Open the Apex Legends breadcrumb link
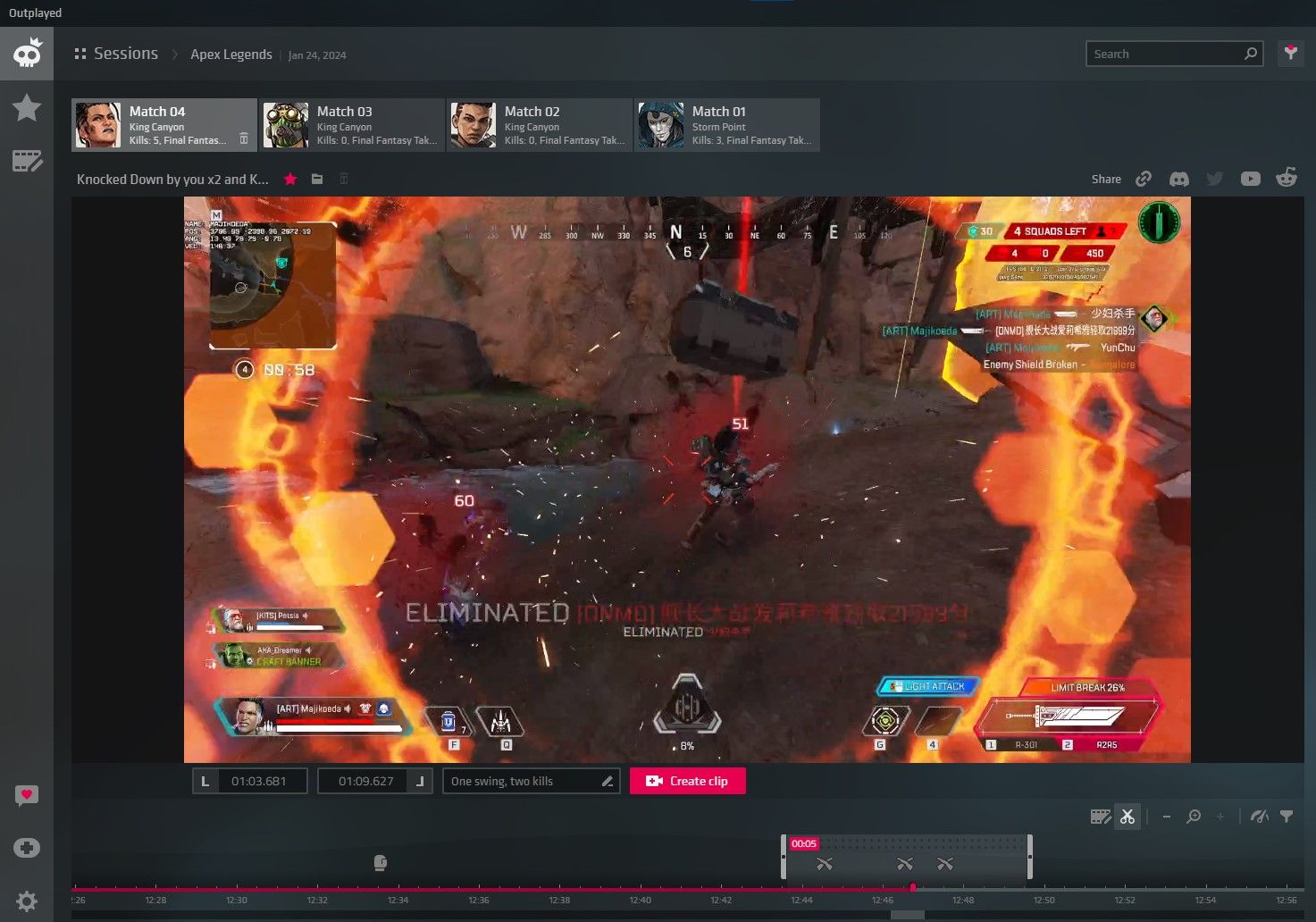 pos(231,54)
